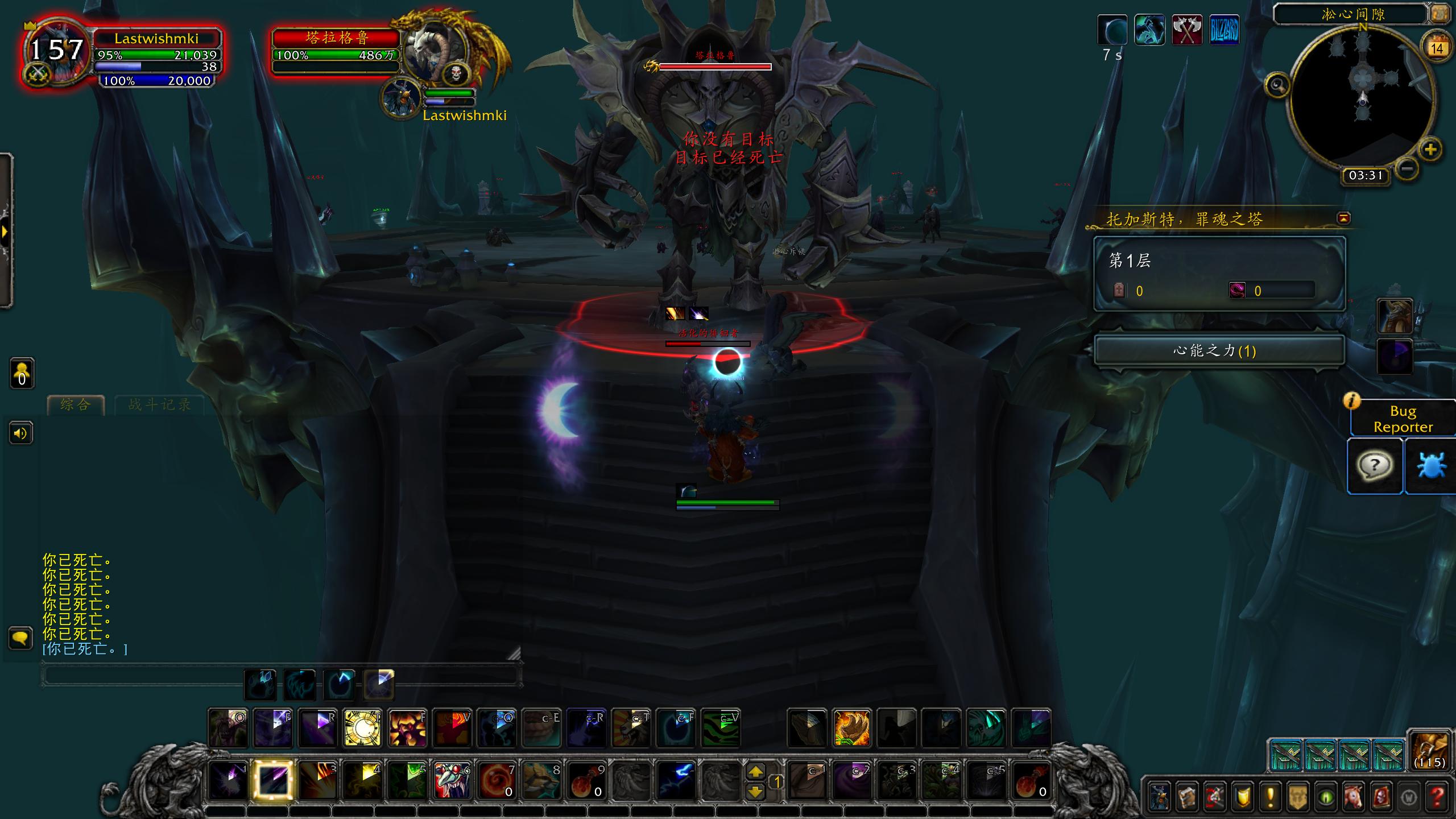
Task: Zoom in the minimap with the plus button
Action: click(1430, 150)
